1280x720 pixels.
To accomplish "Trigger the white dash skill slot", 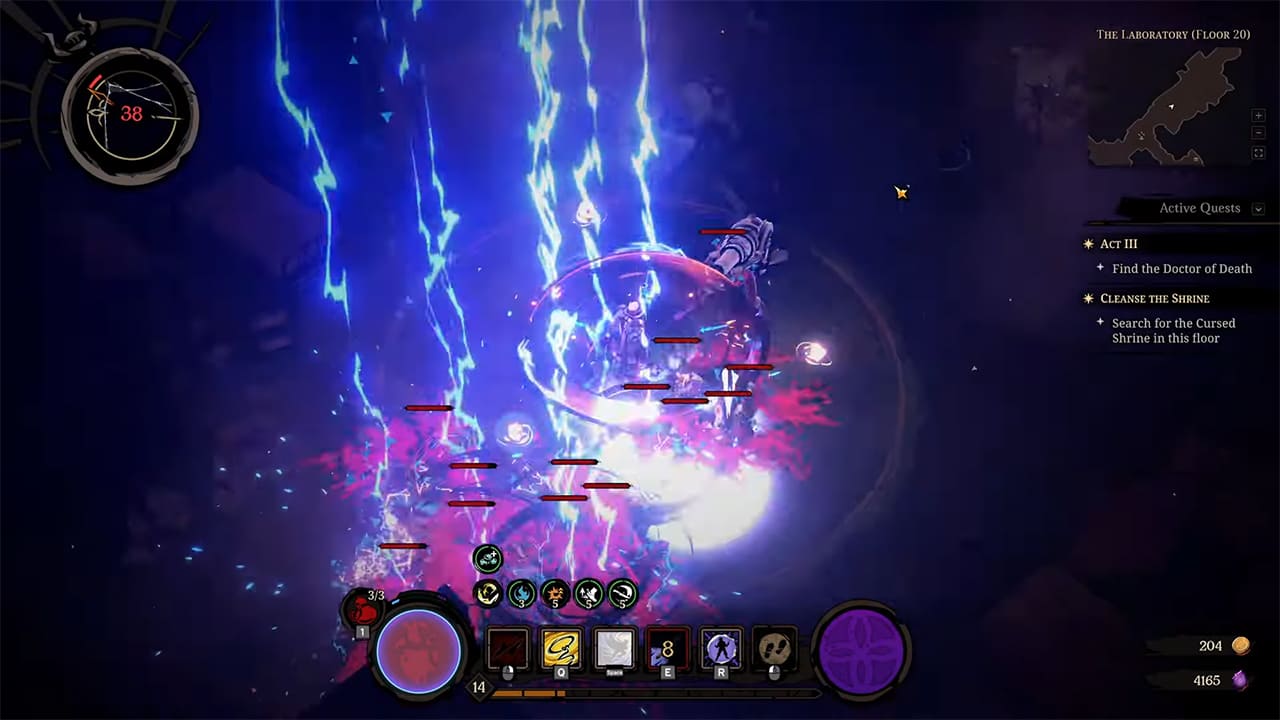I will click(614, 648).
